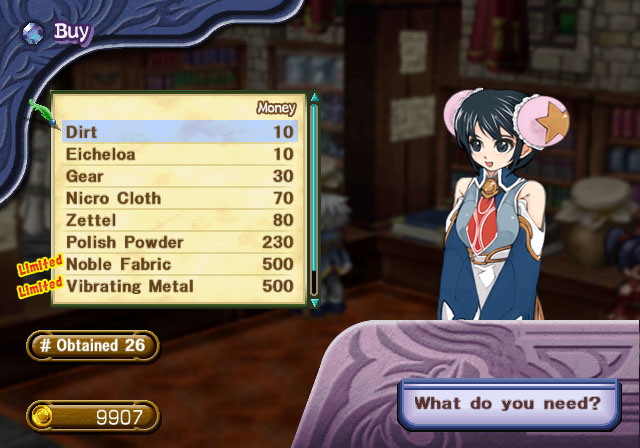Choose the Zettel entry
This screenshot has height=448, width=640.
[180, 220]
